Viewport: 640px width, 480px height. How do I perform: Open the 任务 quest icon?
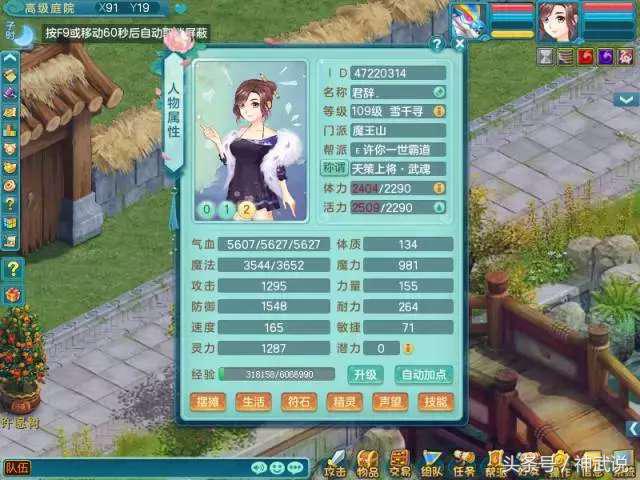point(464,464)
